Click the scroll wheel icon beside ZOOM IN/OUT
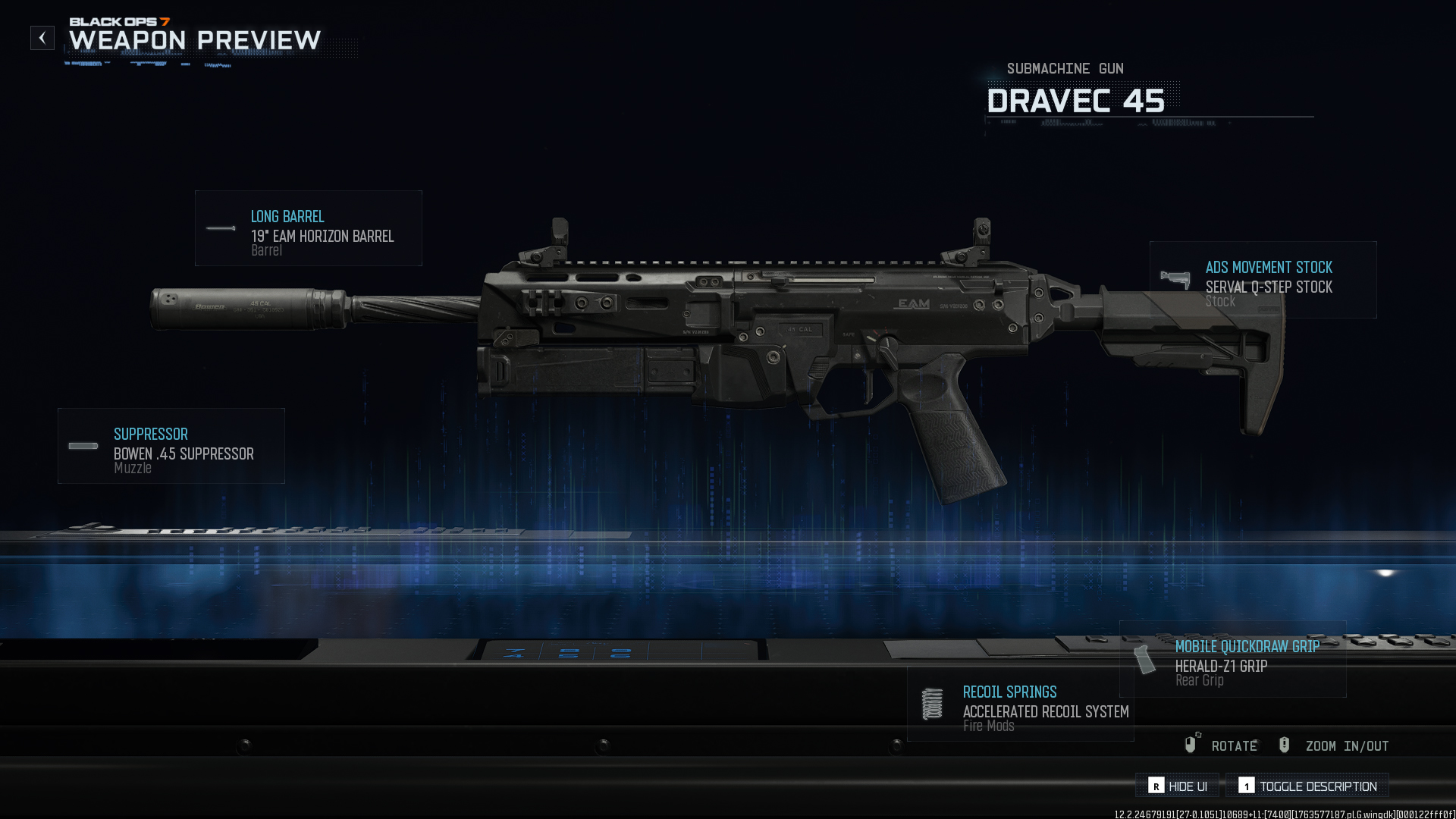 tap(1285, 745)
